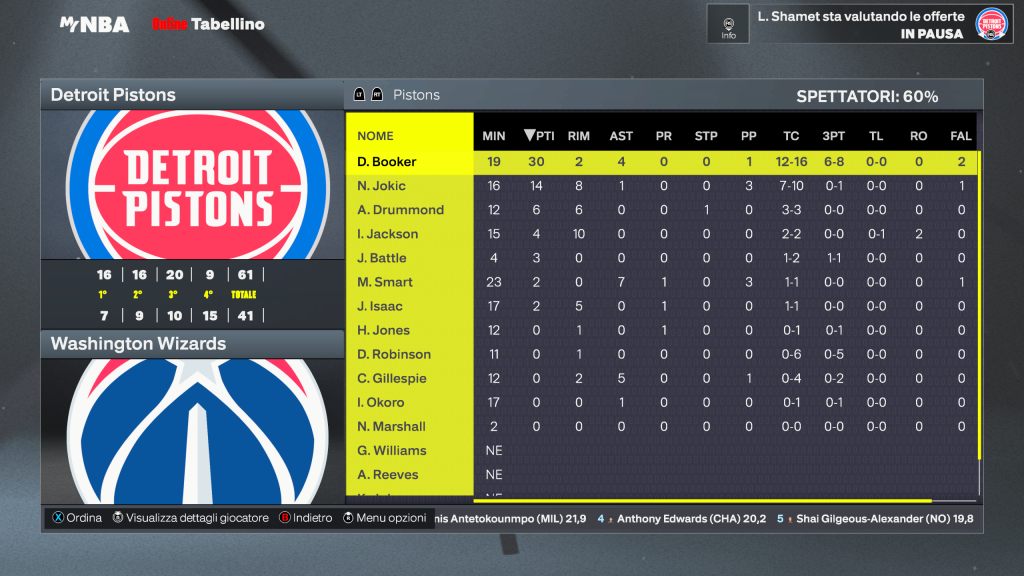Image resolution: width=1024 pixels, height=576 pixels.
Task: Sort by the NOME column header
Action: [376, 136]
